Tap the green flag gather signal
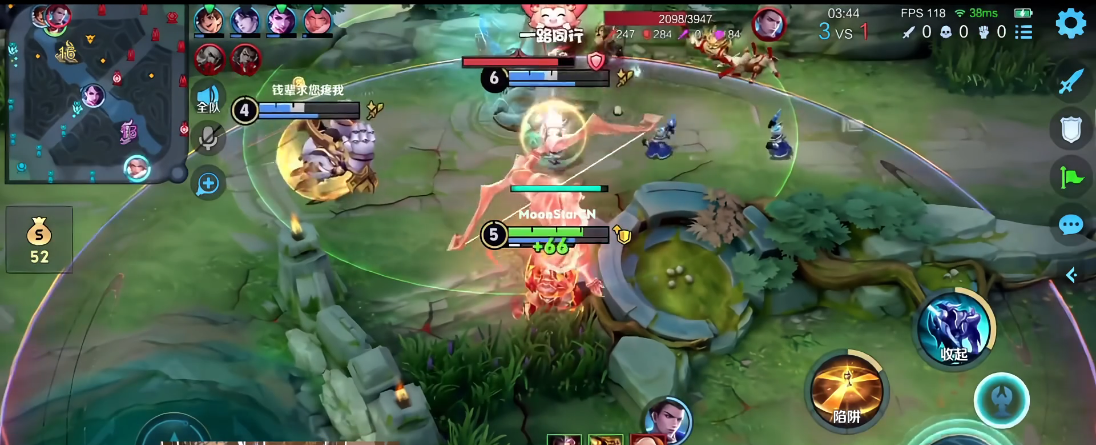Screen dimensions: 1096x445 pos(1071,178)
